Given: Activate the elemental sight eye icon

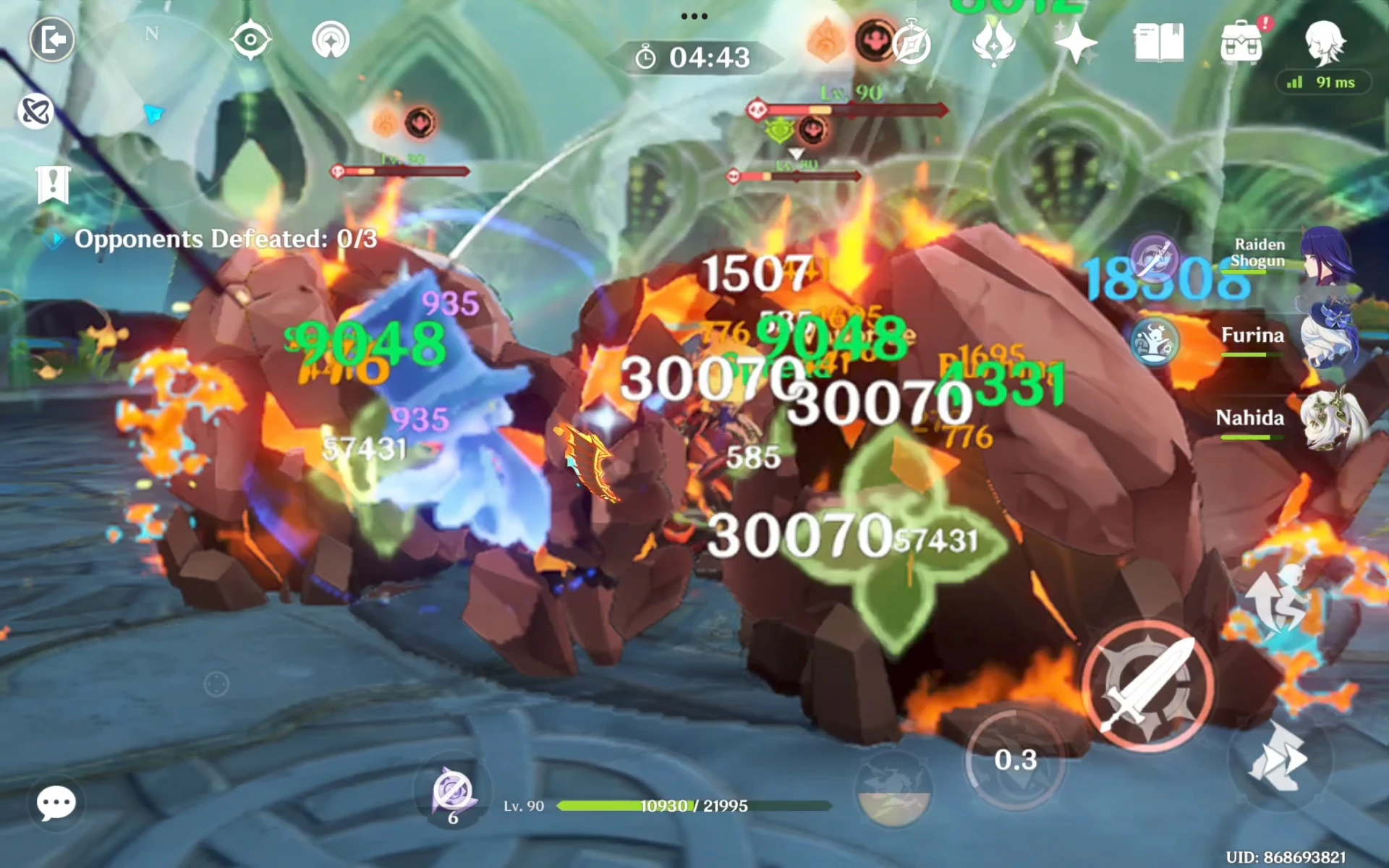Looking at the screenshot, I should [250, 41].
